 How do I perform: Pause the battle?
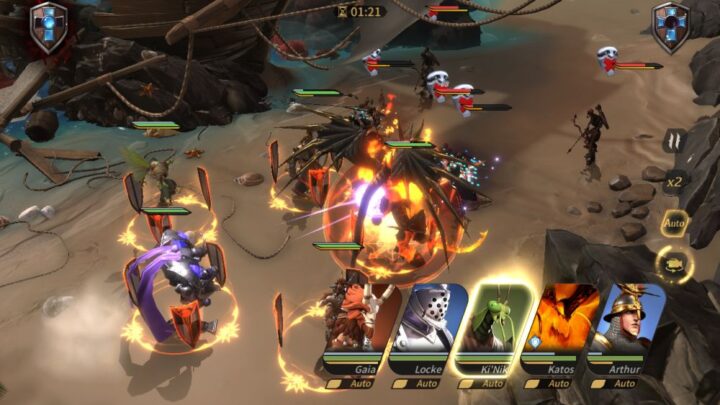click(x=674, y=142)
